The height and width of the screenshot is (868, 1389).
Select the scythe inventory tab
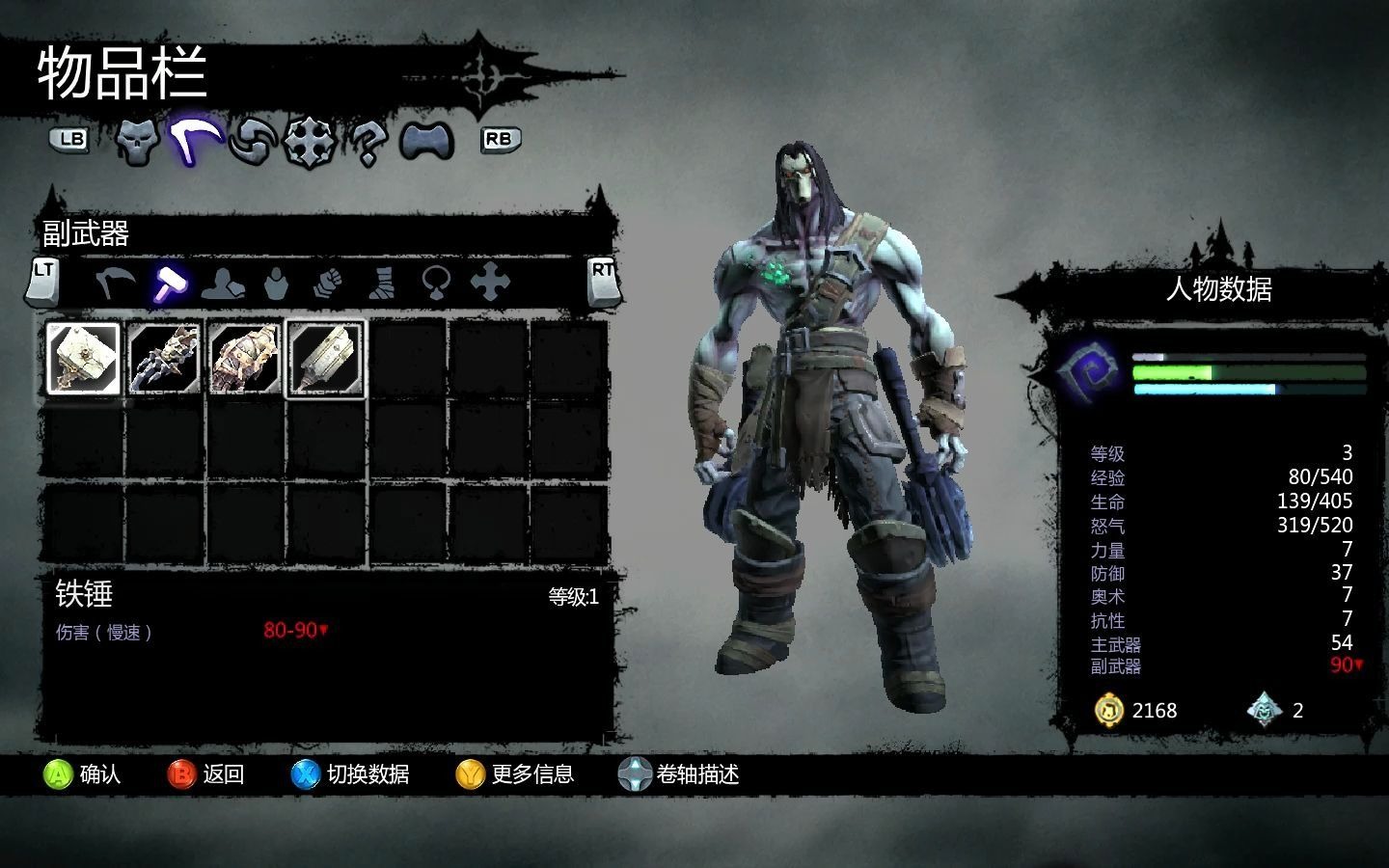click(196, 142)
